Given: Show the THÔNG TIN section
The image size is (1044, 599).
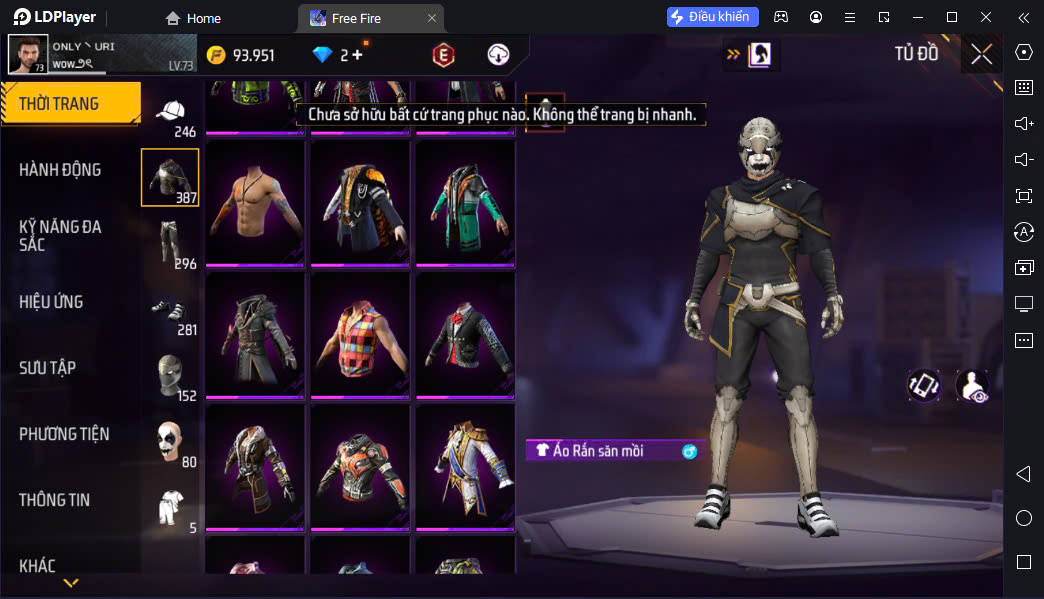Looking at the screenshot, I should tap(54, 500).
